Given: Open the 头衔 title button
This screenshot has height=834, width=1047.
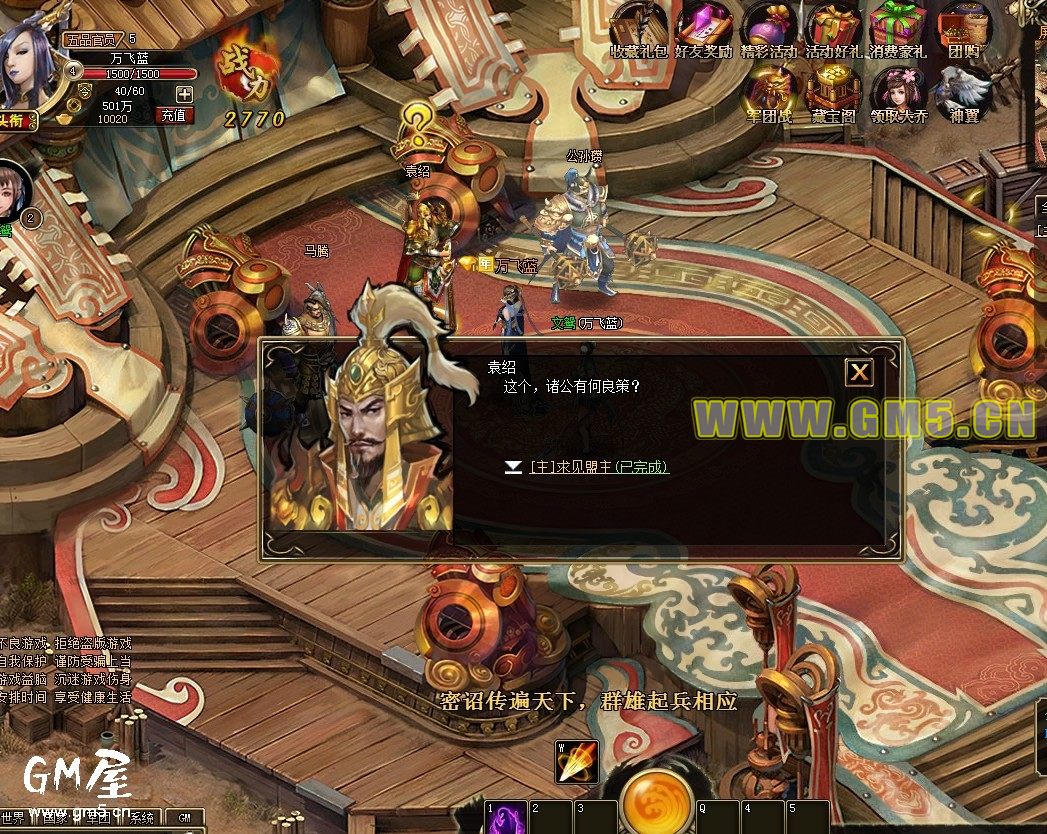Looking at the screenshot, I should click(17, 121).
